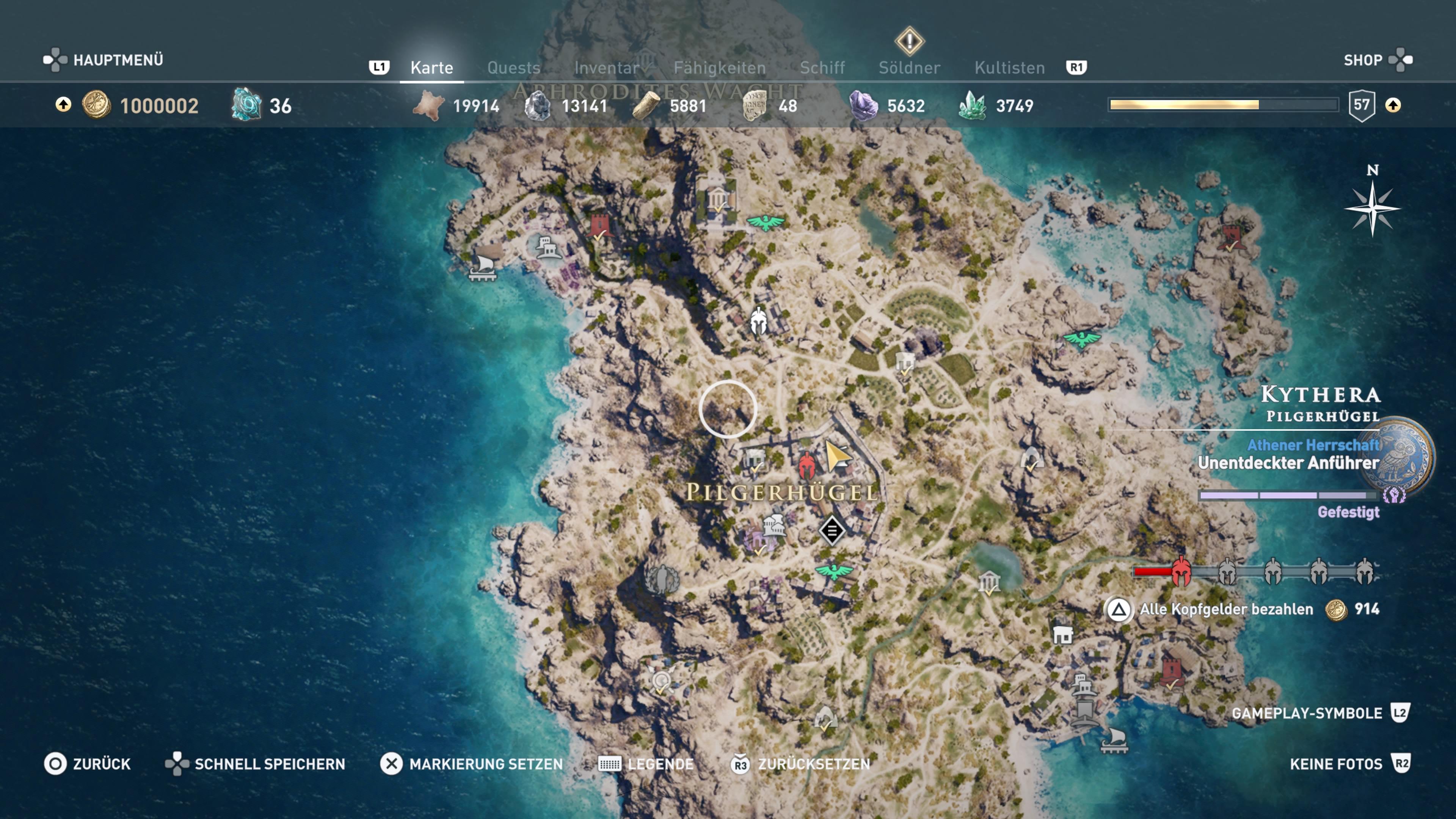Show the Kultisten tab
Viewport: 1456px width, 819px height.
click(1009, 68)
